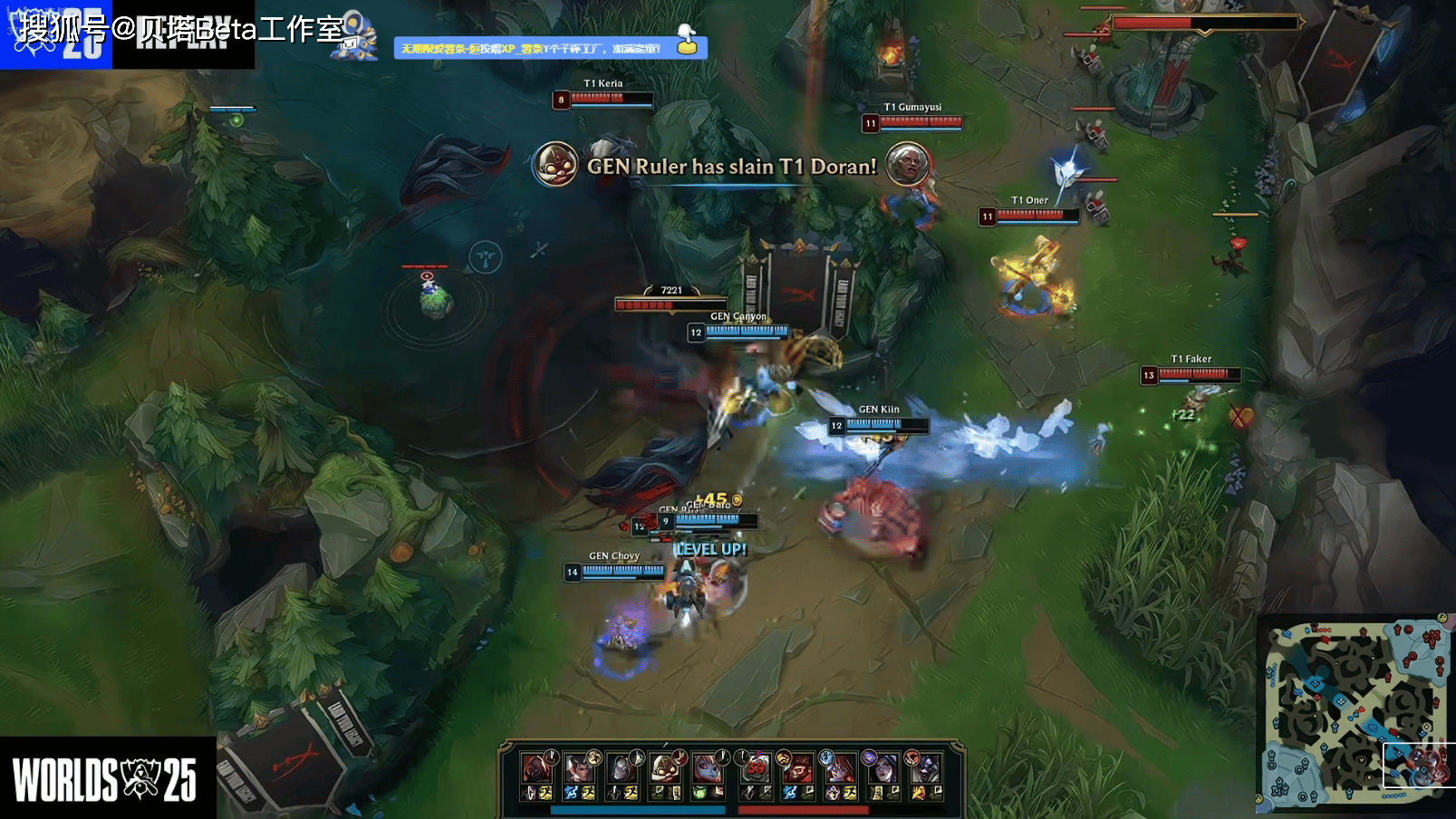Select the blue-skinned red-haired champion portrait

coord(708,768)
